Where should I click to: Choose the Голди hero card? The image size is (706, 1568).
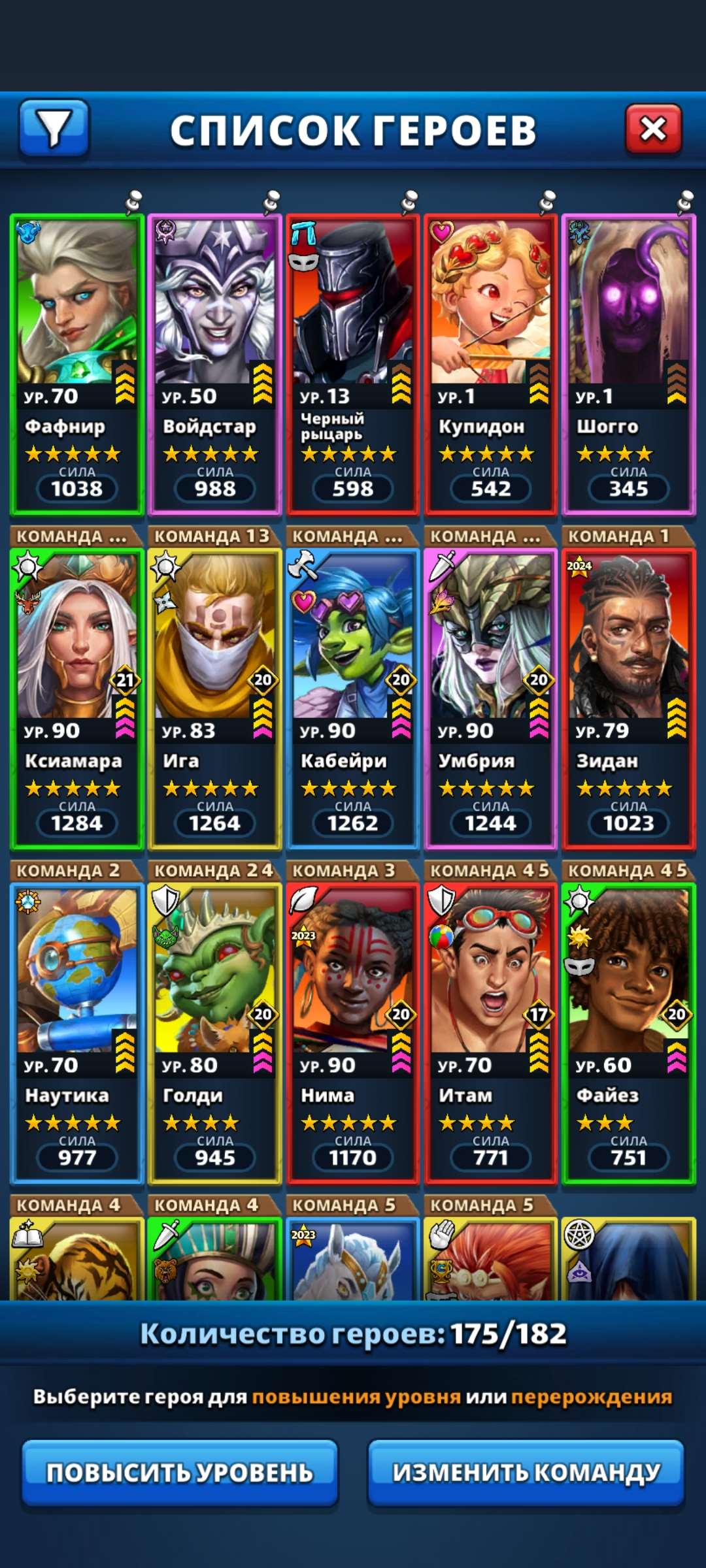[215, 1034]
